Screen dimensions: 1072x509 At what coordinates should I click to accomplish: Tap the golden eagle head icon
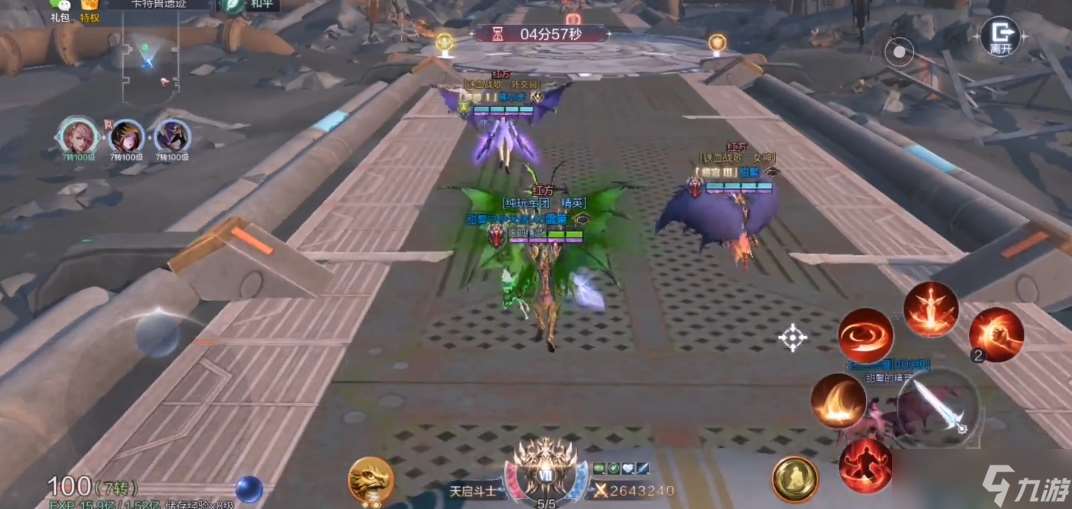coord(370,479)
